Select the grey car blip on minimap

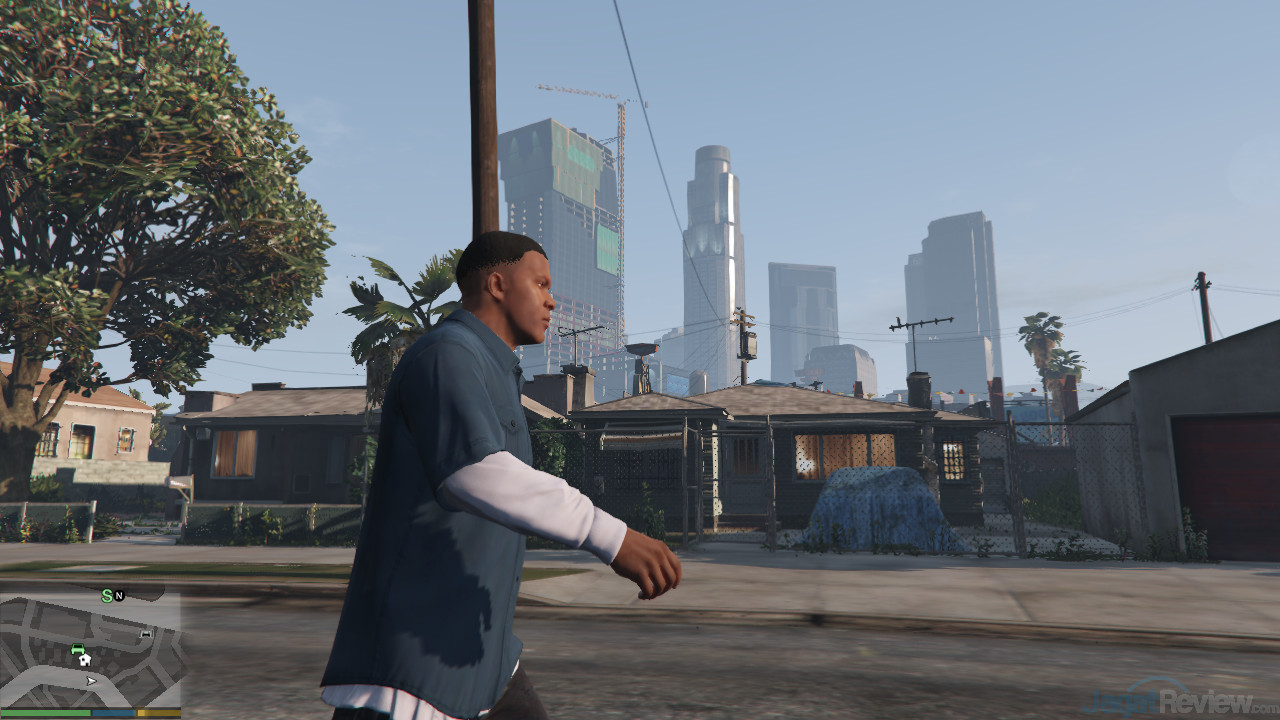tap(146, 633)
